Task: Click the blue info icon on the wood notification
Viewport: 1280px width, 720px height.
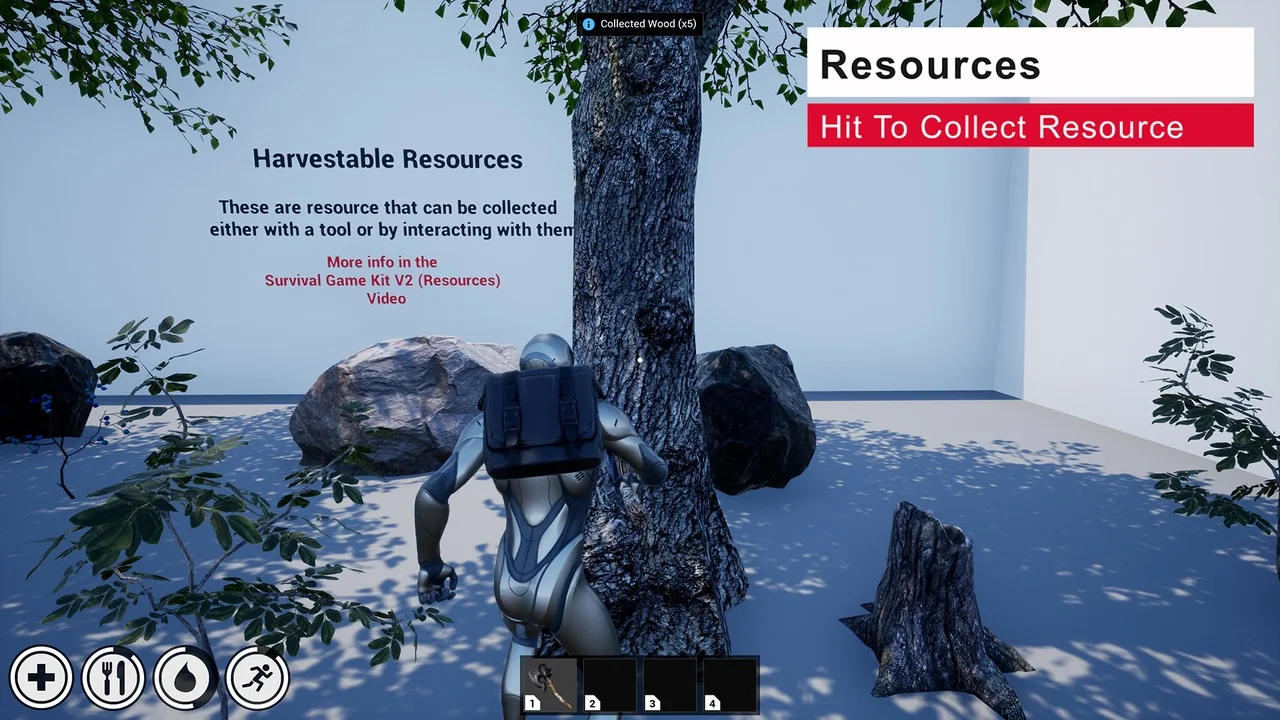Action: 588,23
